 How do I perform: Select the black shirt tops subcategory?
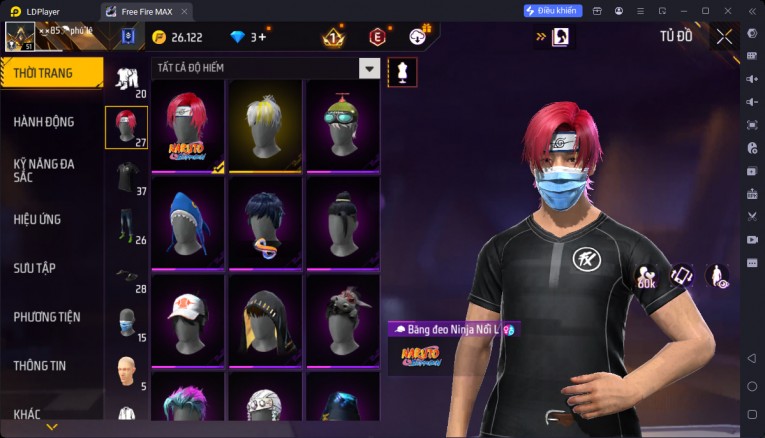click(x=126, y=176)
